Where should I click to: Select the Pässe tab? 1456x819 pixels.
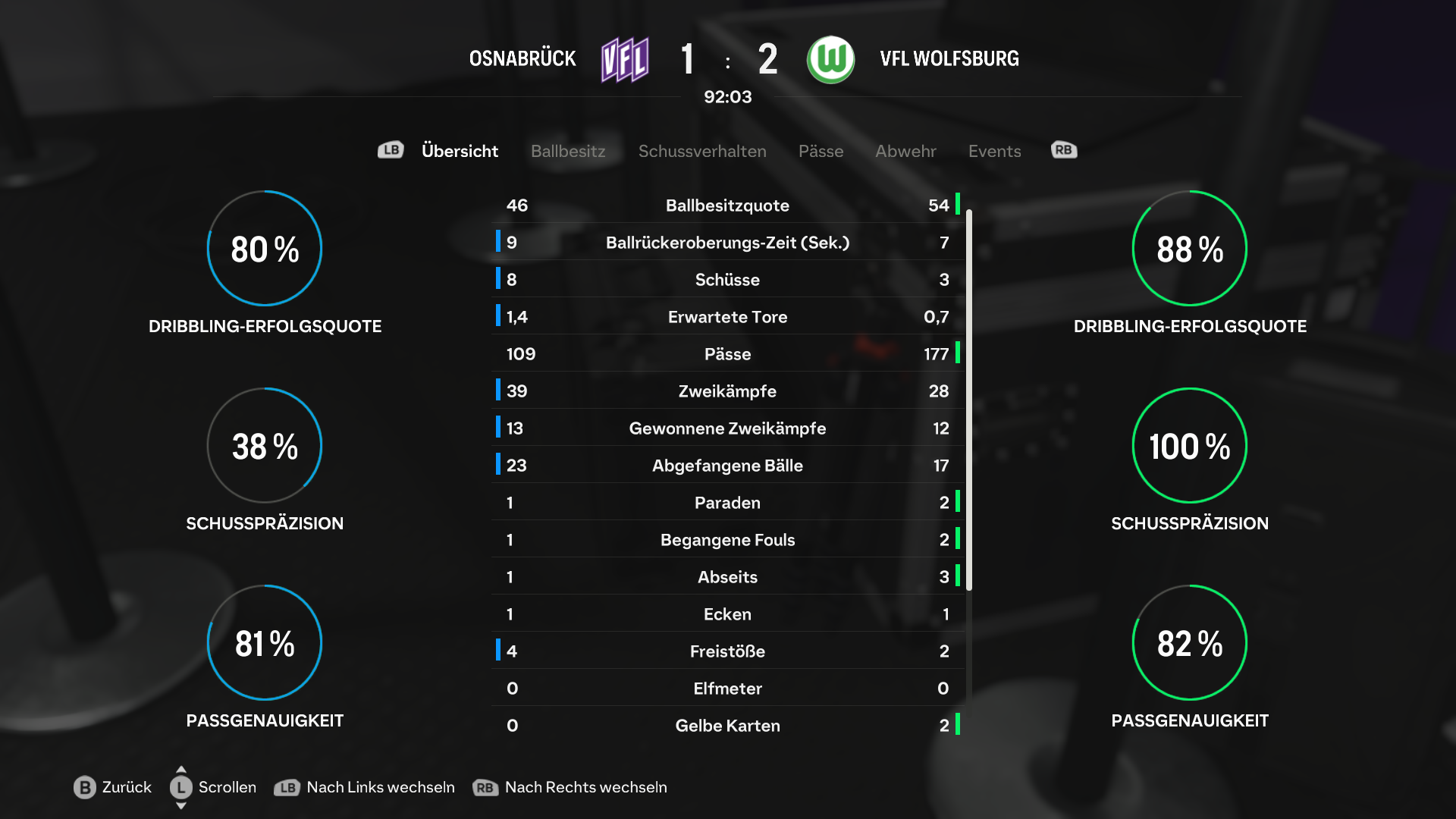click(821, 151)
